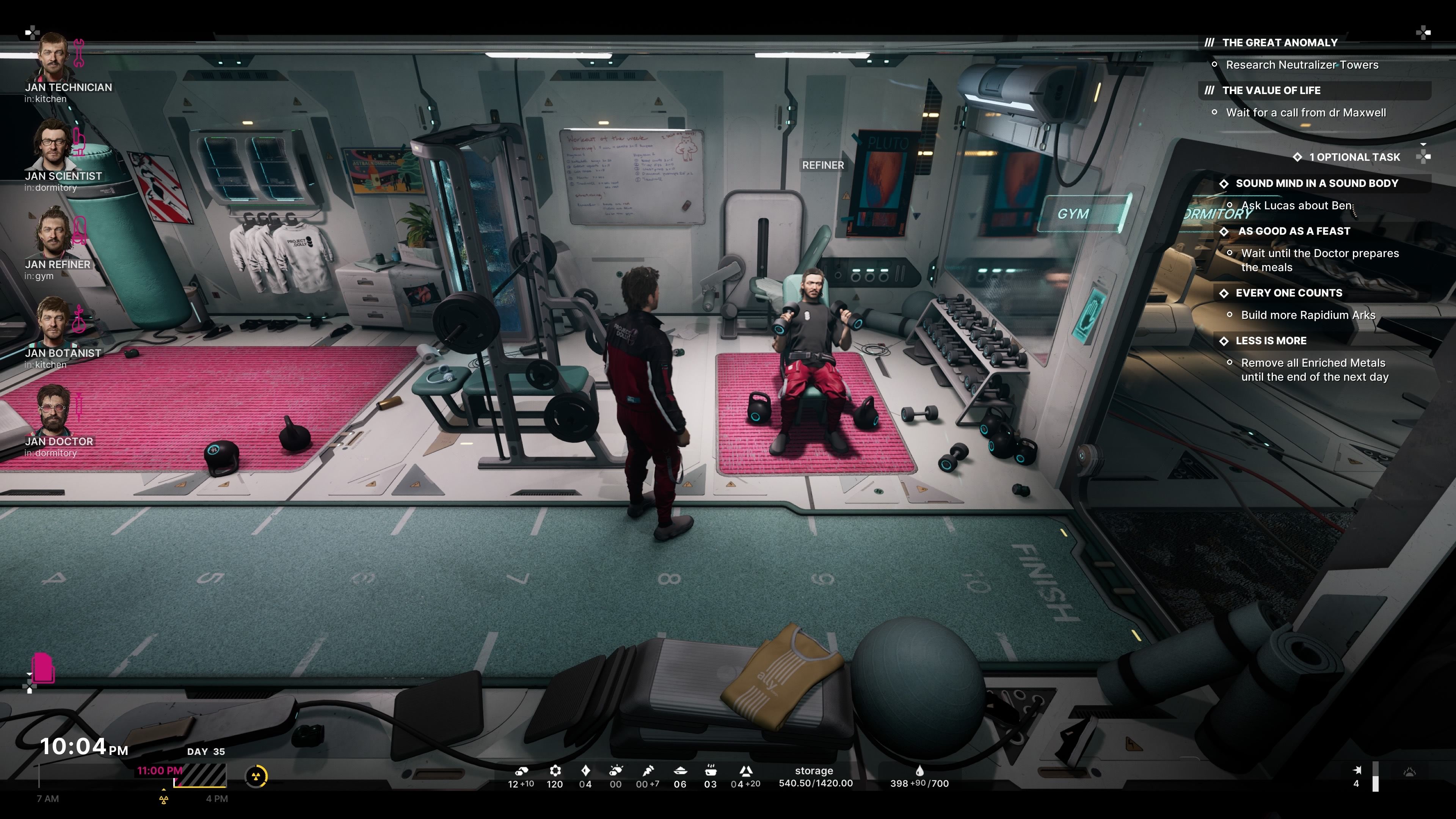Open The Great Anomaly objective

1279,42
